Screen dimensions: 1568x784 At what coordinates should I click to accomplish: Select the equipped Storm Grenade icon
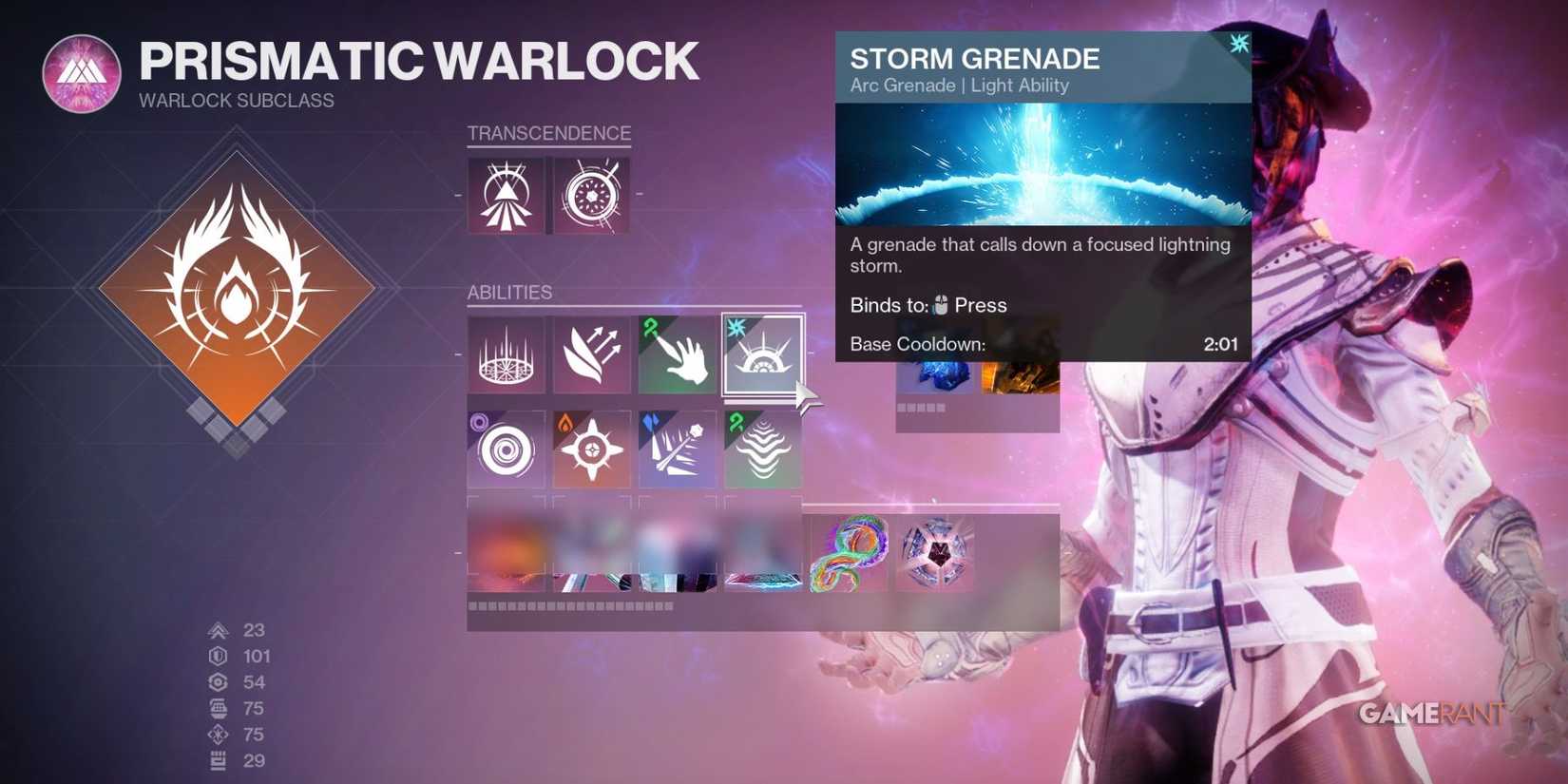(x=761, y=356)
